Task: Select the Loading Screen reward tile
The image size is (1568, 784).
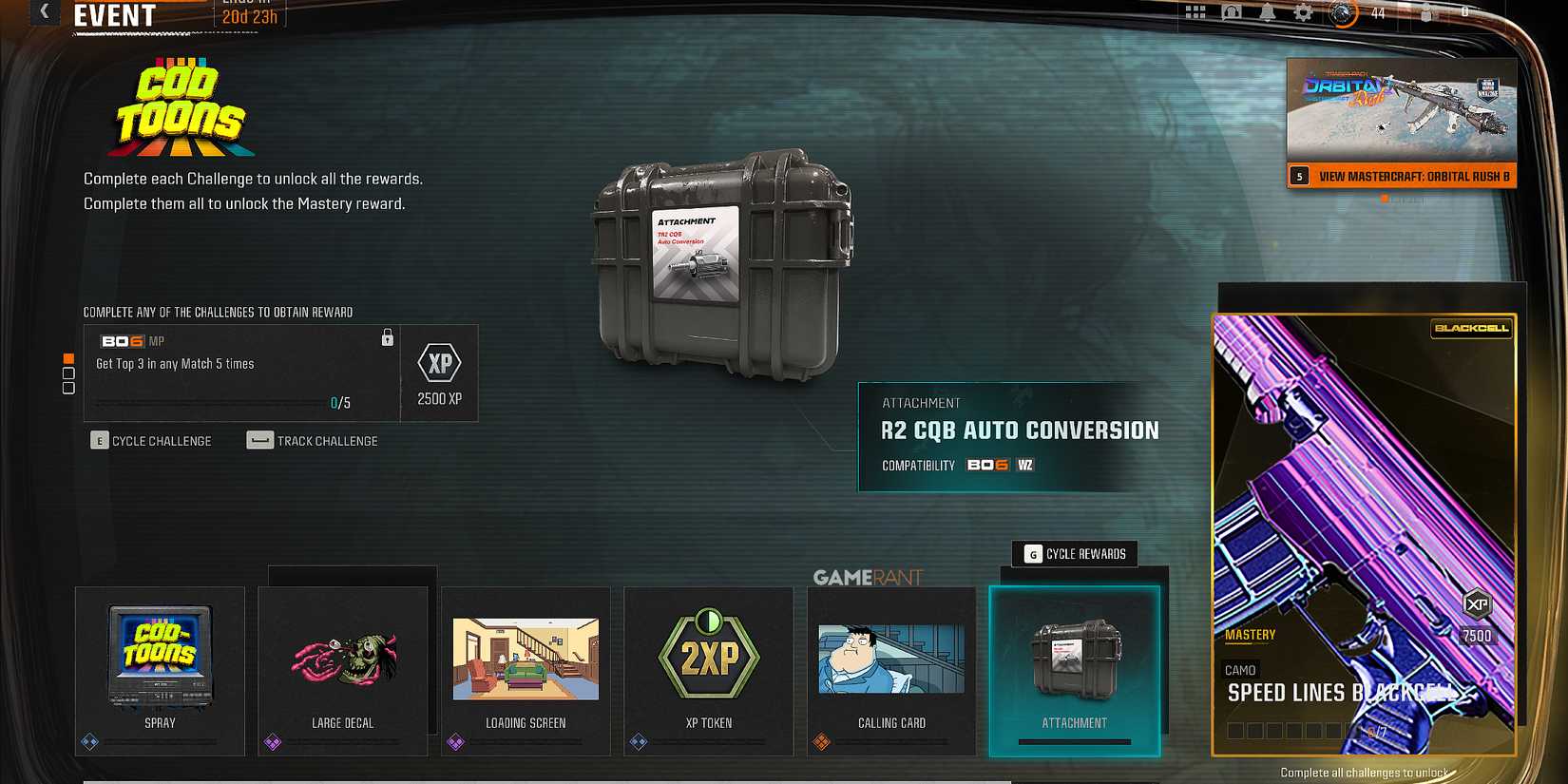Action: tap(526, 665)
